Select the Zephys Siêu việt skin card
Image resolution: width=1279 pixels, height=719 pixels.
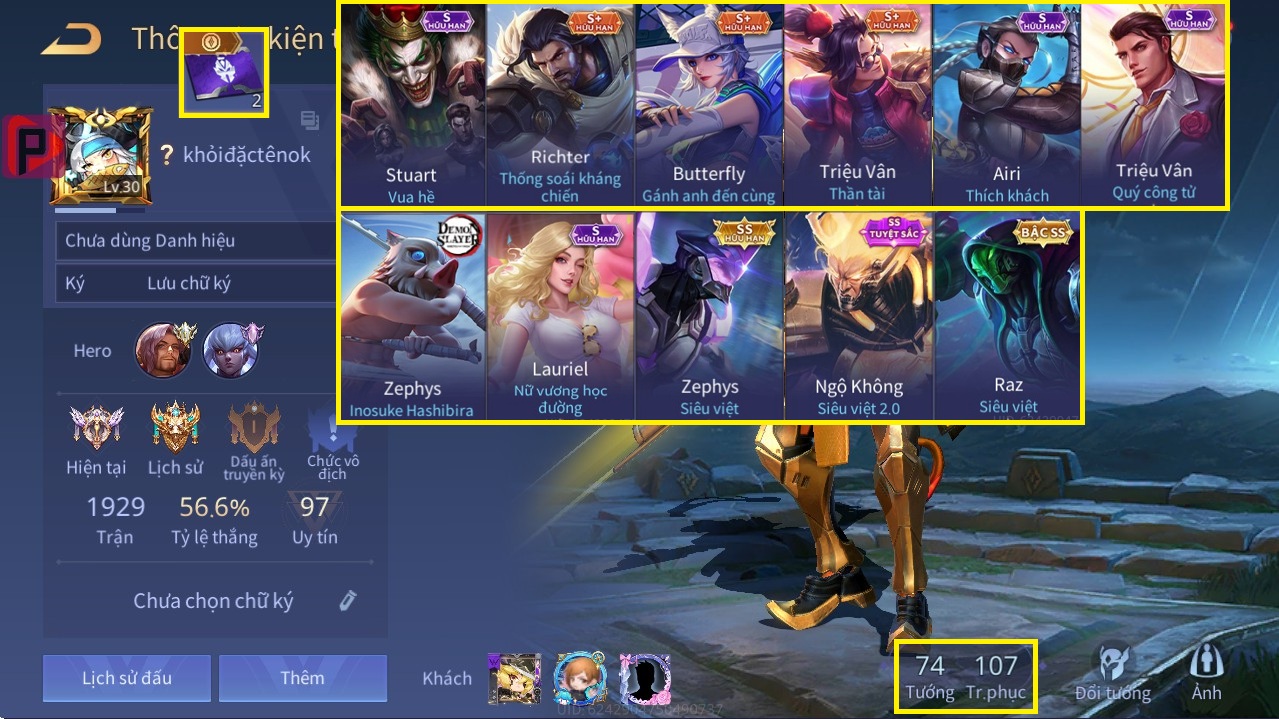(x=709, y=316)
